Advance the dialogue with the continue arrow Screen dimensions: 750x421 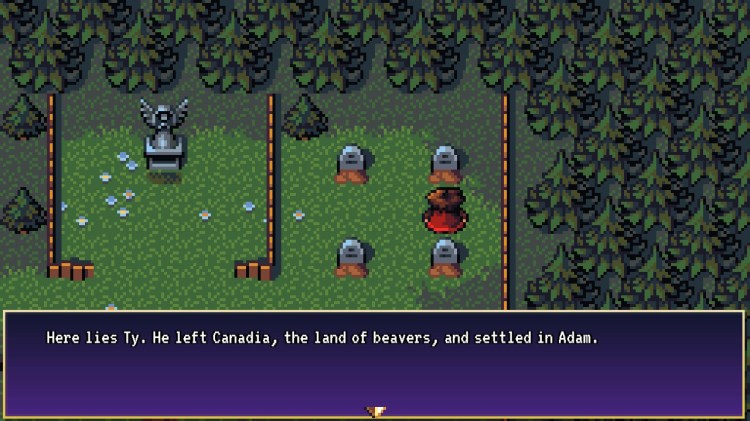click(x=376, y=411)
